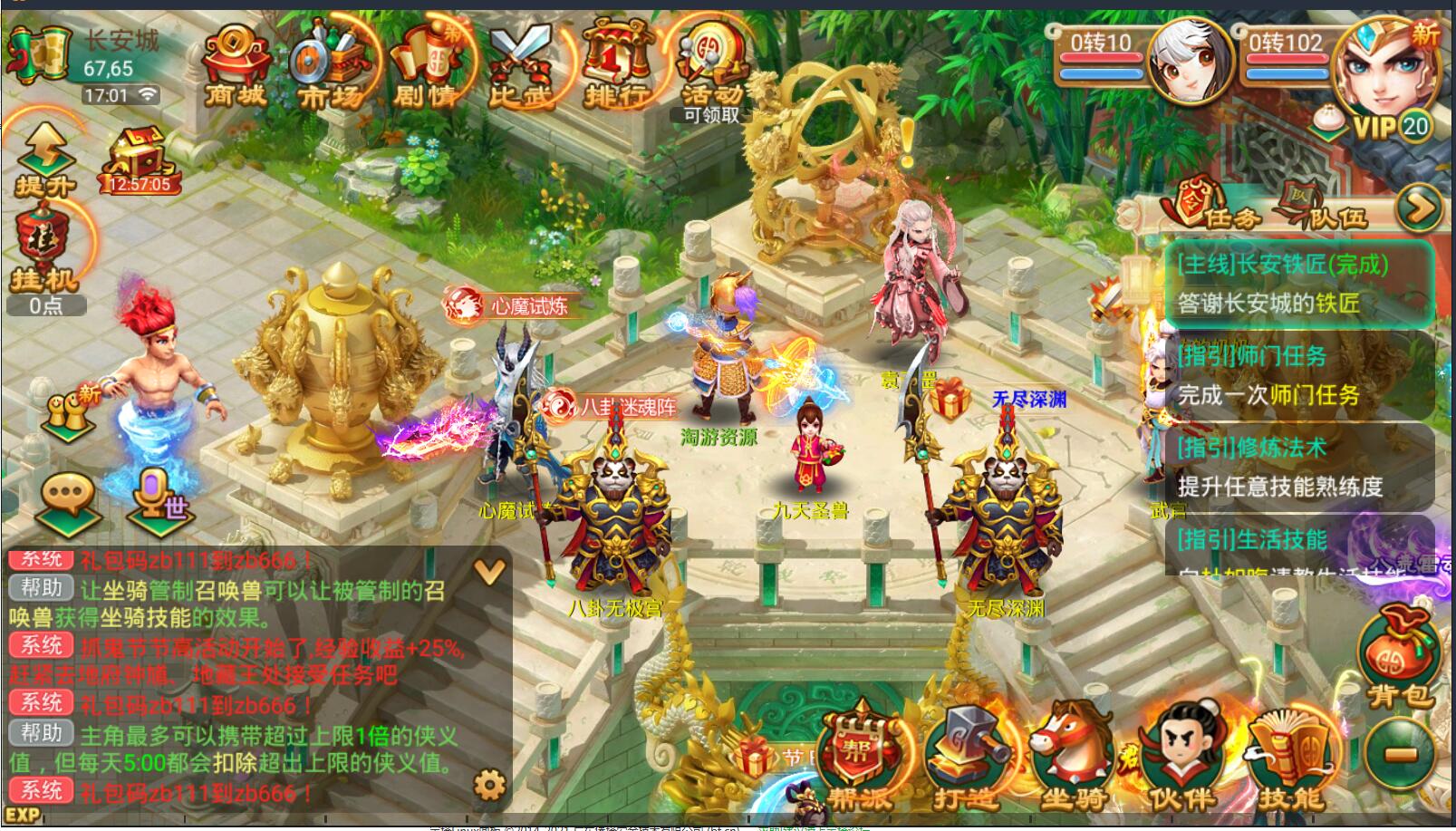Tap the 提升 upgrade icon
The image size is (1456, 831).
tap(44, 161)
